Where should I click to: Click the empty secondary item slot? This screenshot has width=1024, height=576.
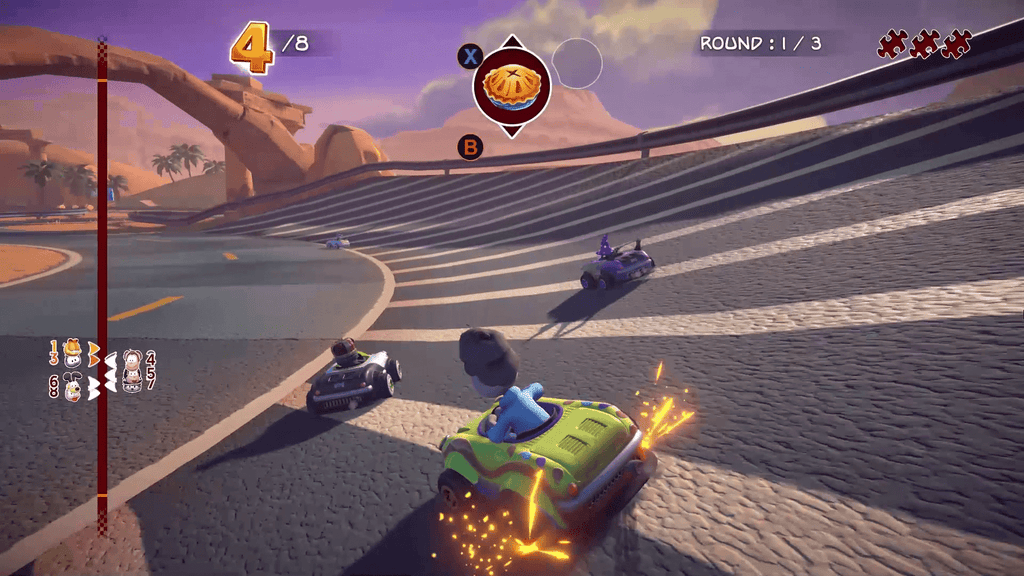577,63
